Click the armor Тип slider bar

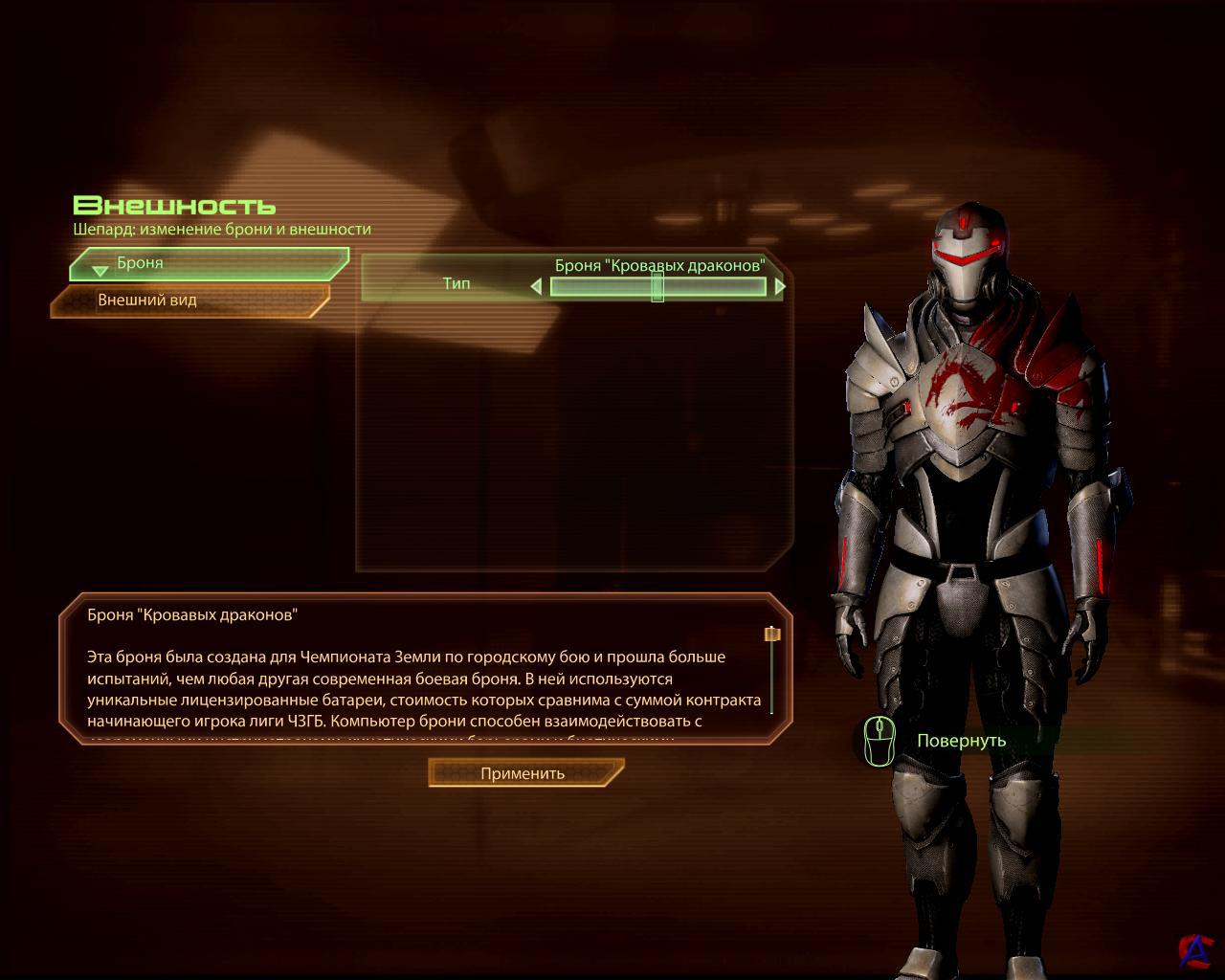coord(658,286)
